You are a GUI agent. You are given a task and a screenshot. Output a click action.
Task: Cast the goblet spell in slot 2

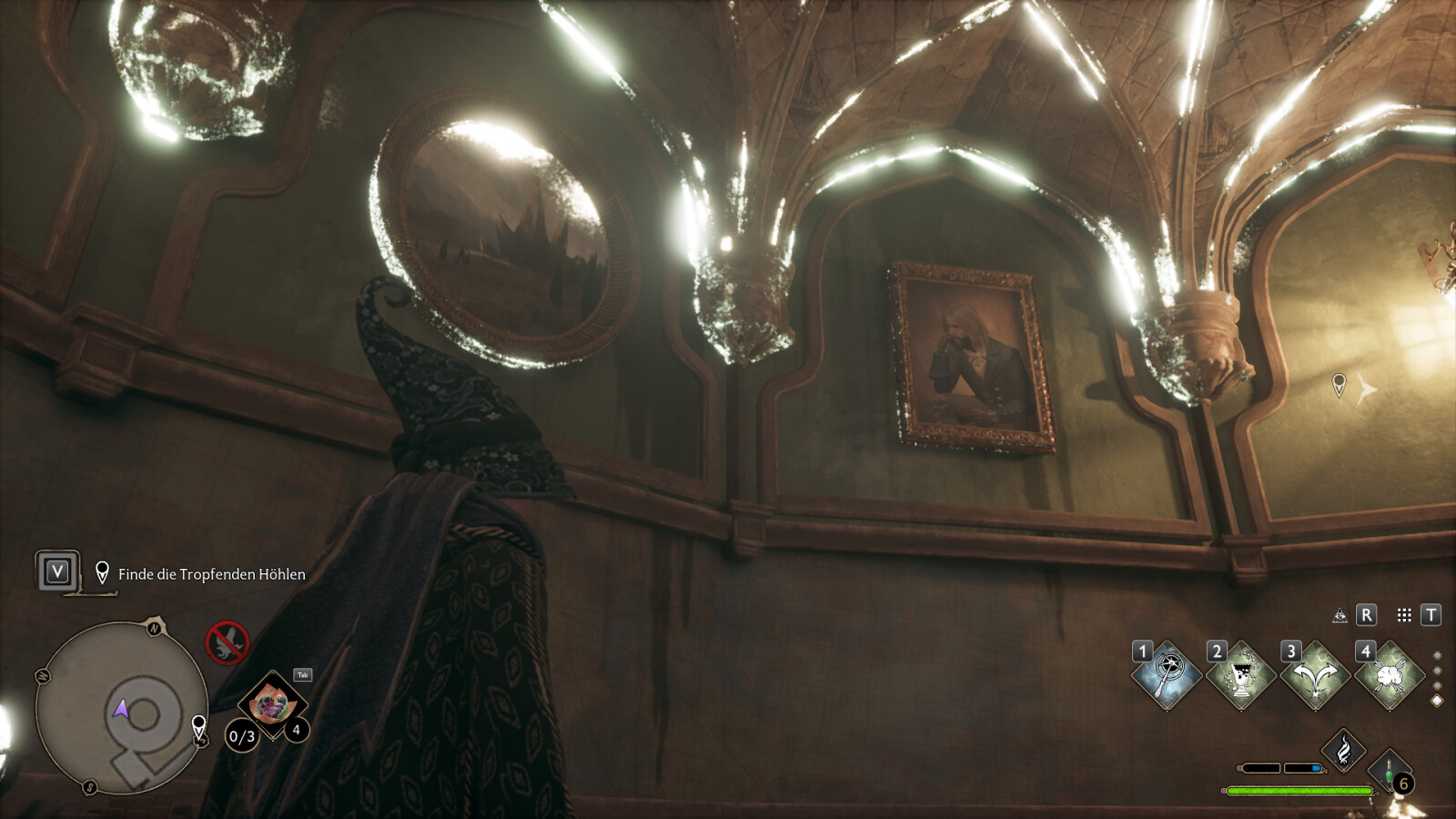(x=1240, y=676)
